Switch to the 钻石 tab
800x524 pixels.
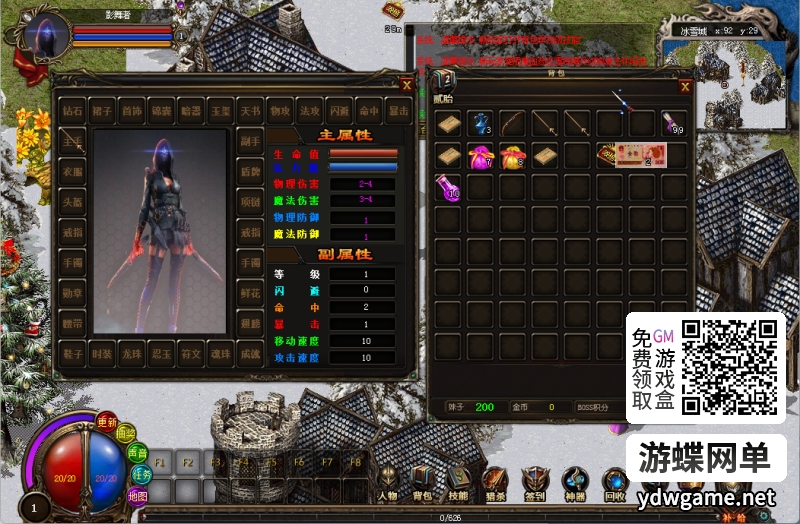point(72,110)
